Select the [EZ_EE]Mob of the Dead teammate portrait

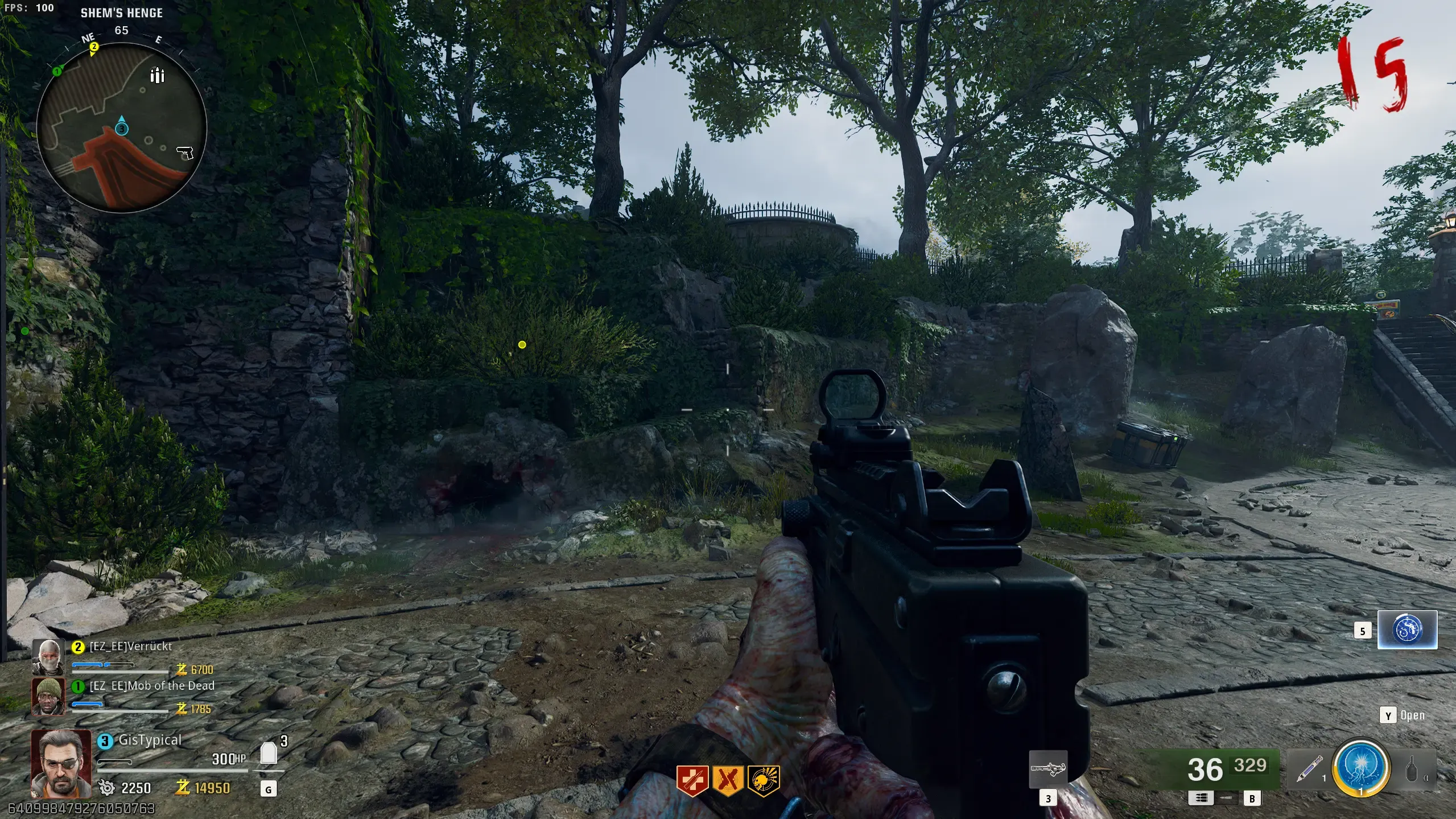48,695
